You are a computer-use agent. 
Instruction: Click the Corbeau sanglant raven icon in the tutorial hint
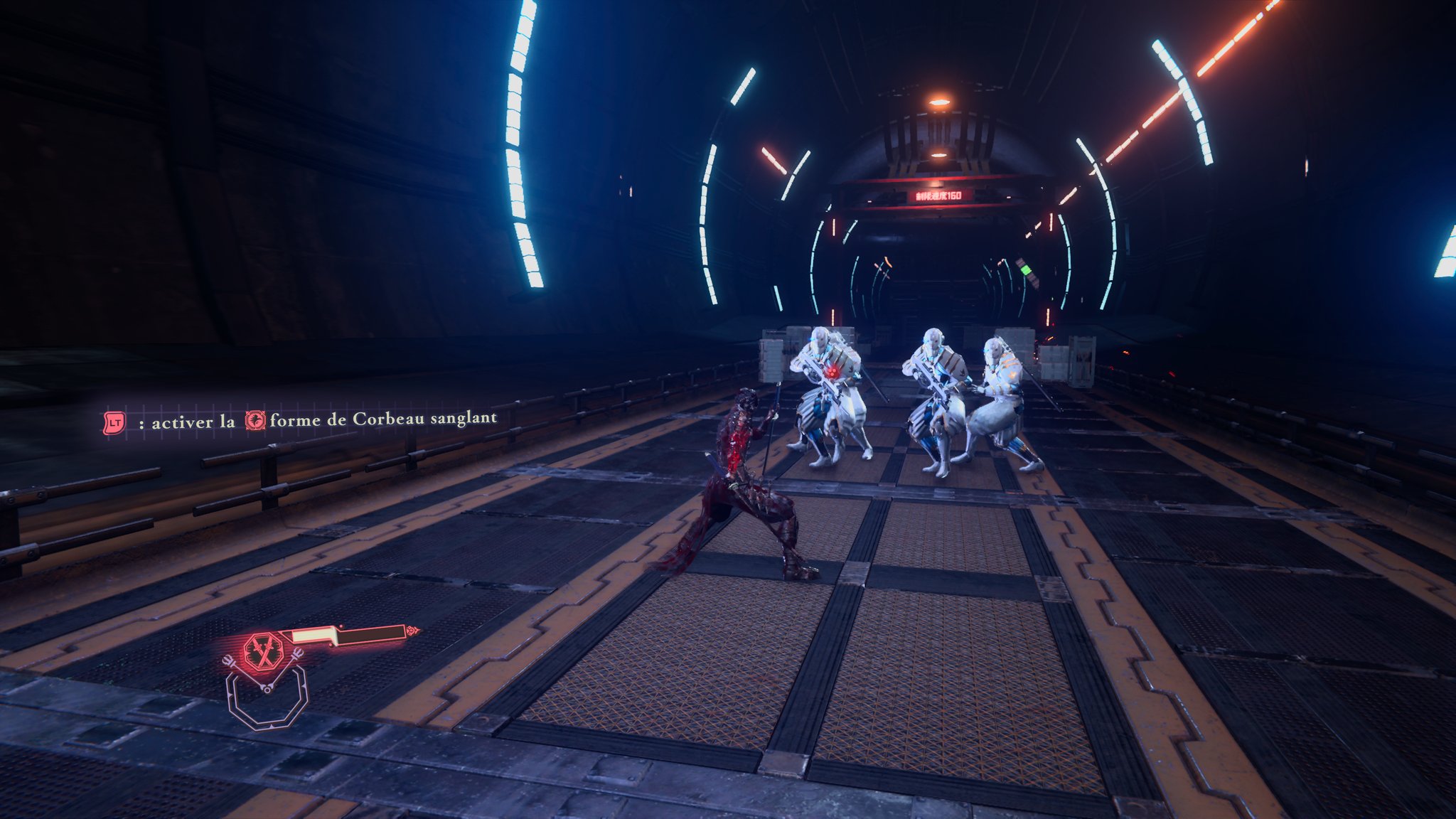[255, 421]
